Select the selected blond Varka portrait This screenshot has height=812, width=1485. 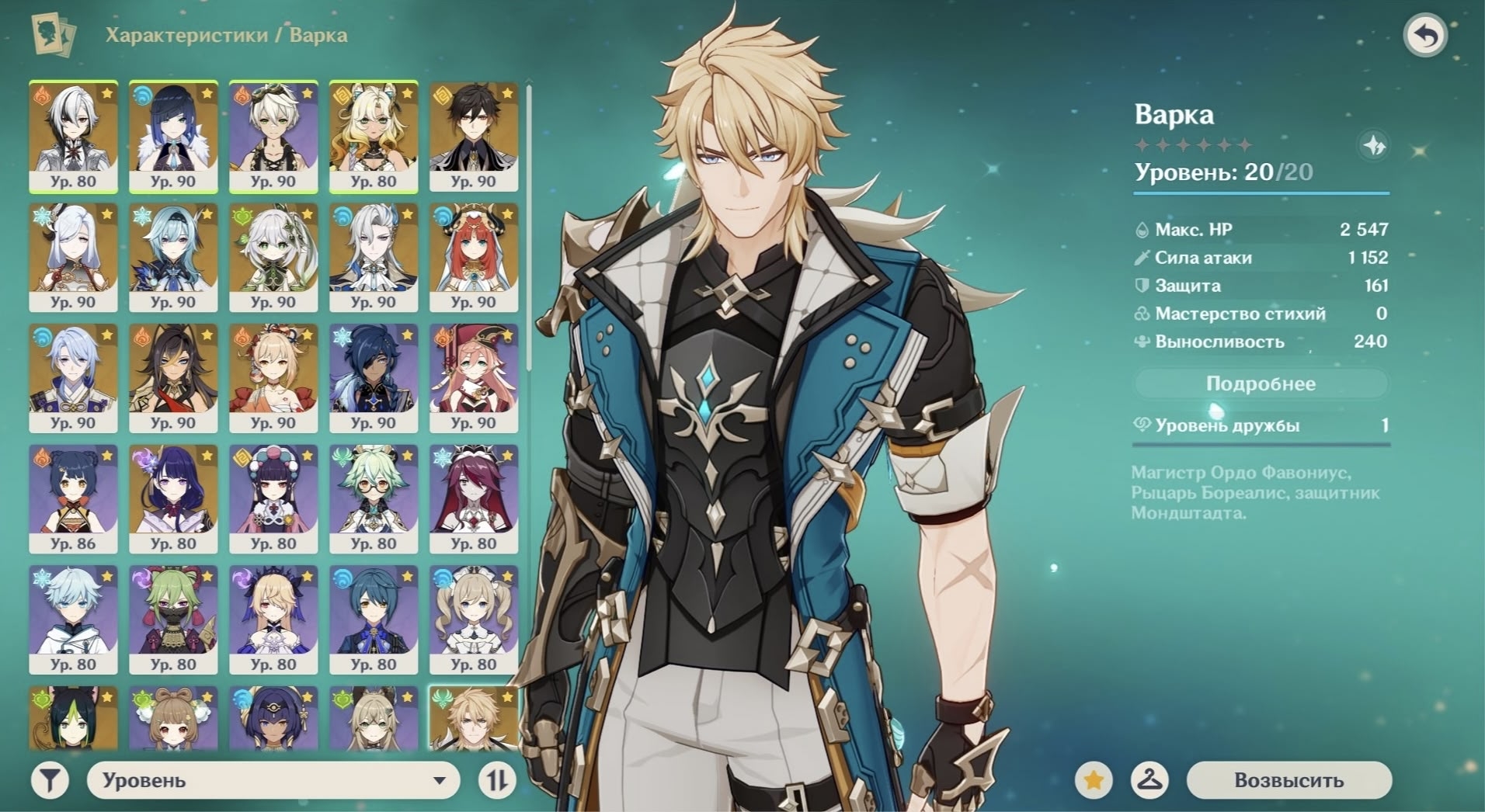473,719
